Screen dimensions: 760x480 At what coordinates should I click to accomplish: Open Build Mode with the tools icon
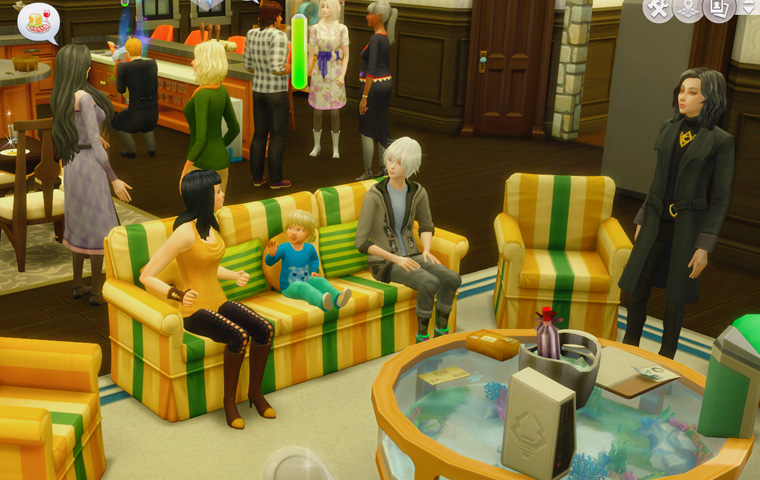point(658,9)
